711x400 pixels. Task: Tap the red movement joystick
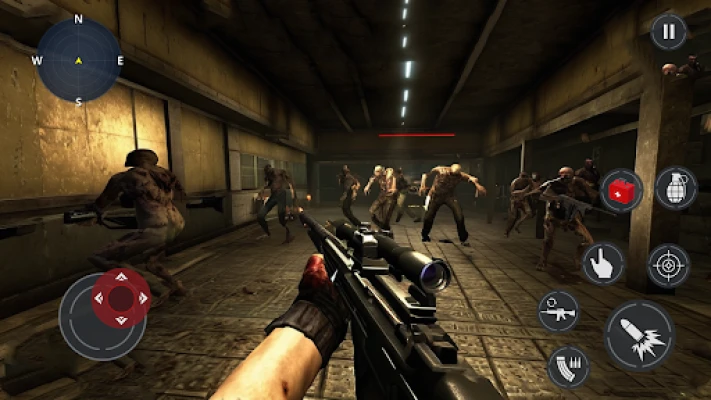tap(121, 297)
